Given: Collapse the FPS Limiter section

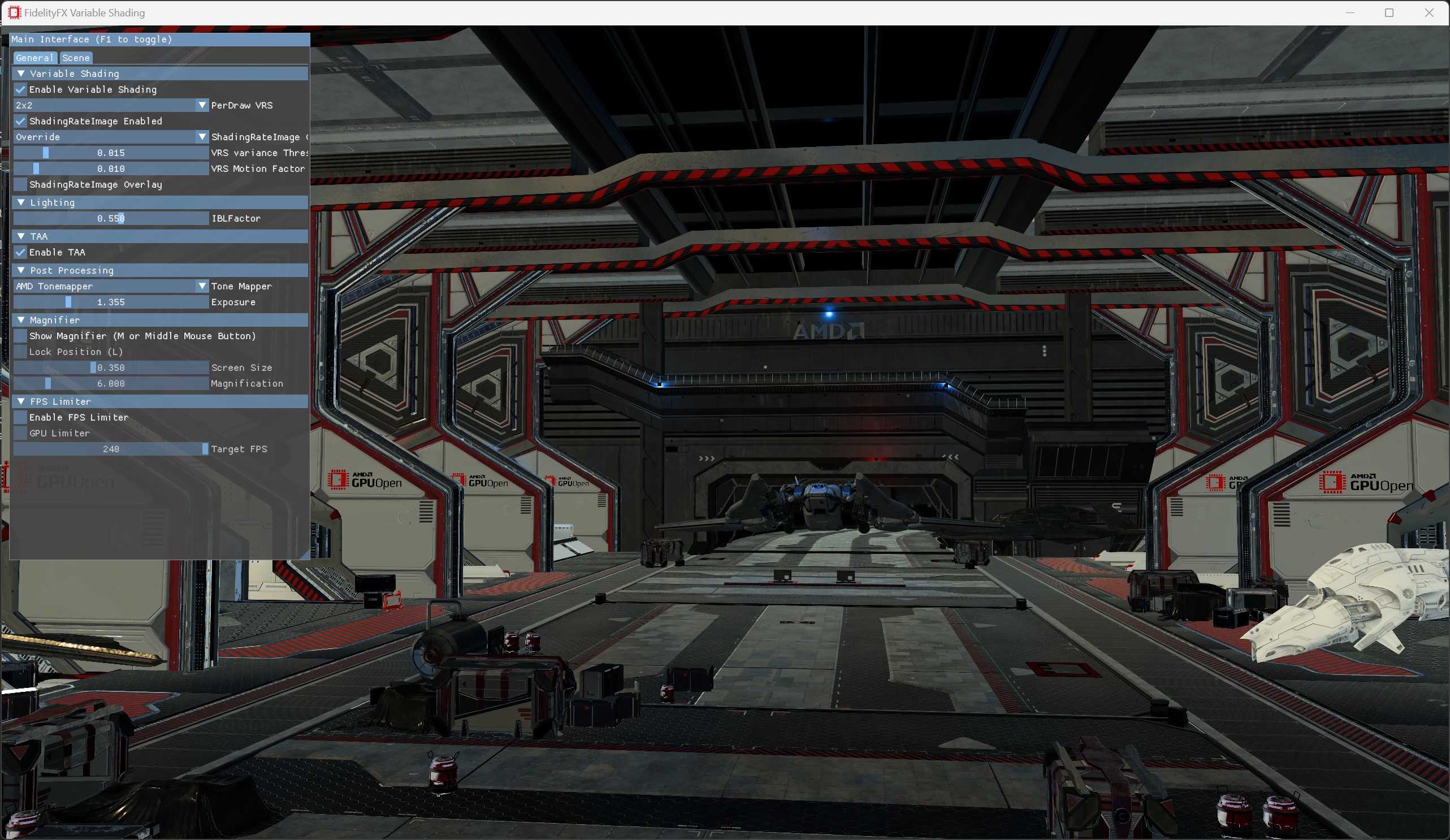Looking at the screenshot, I should [22, 401].
